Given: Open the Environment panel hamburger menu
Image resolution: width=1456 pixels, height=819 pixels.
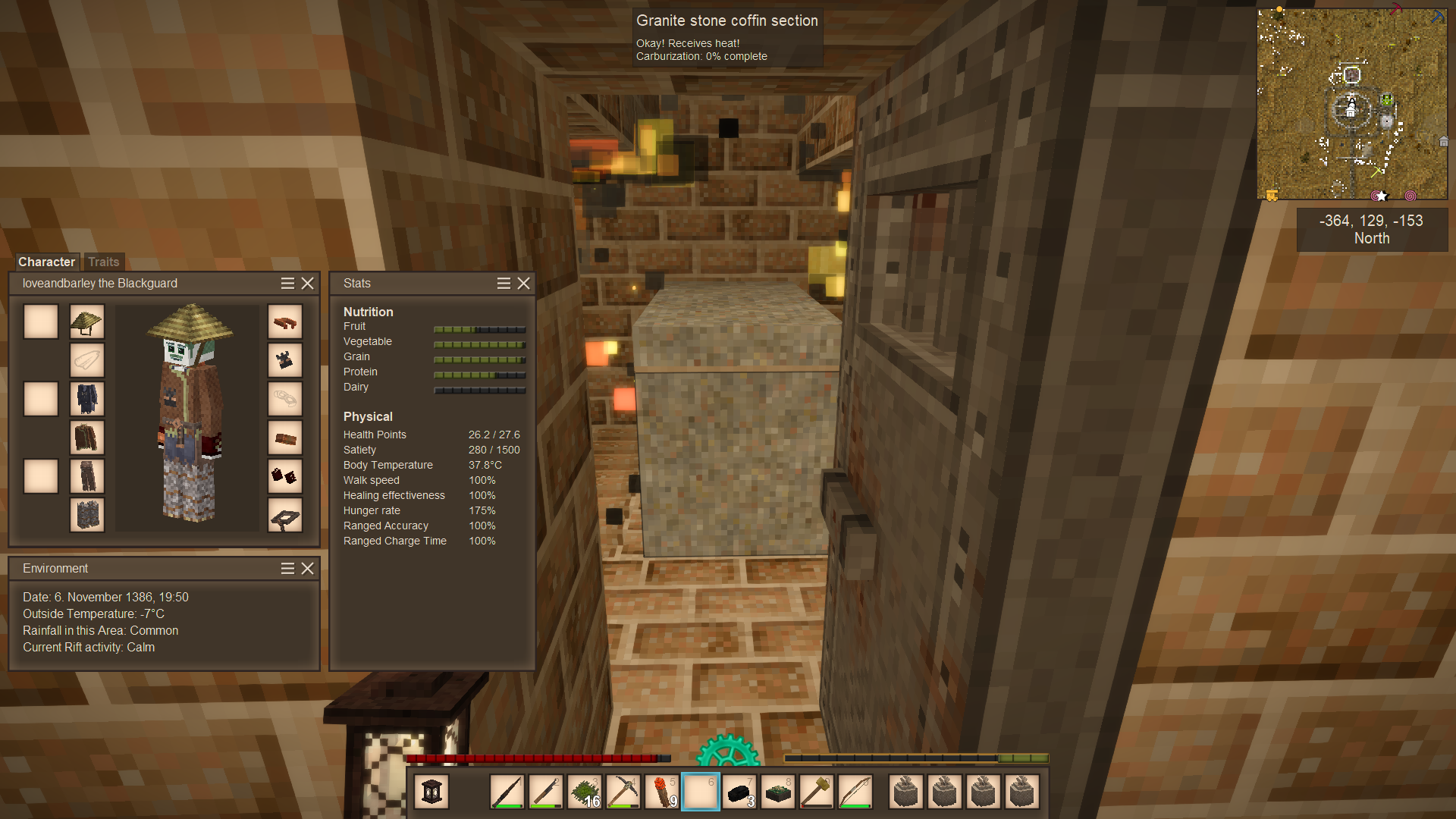Looking at the screenshot, I should 287,568.
